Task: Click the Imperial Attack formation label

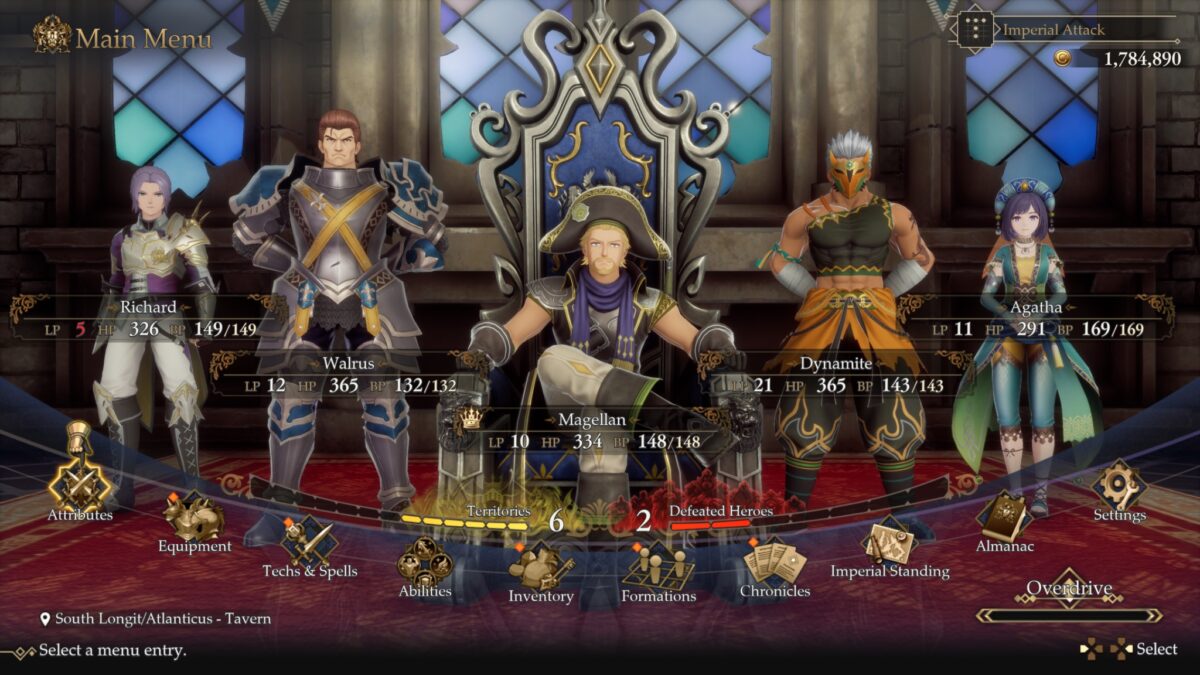Action: tap(1053, 29)
